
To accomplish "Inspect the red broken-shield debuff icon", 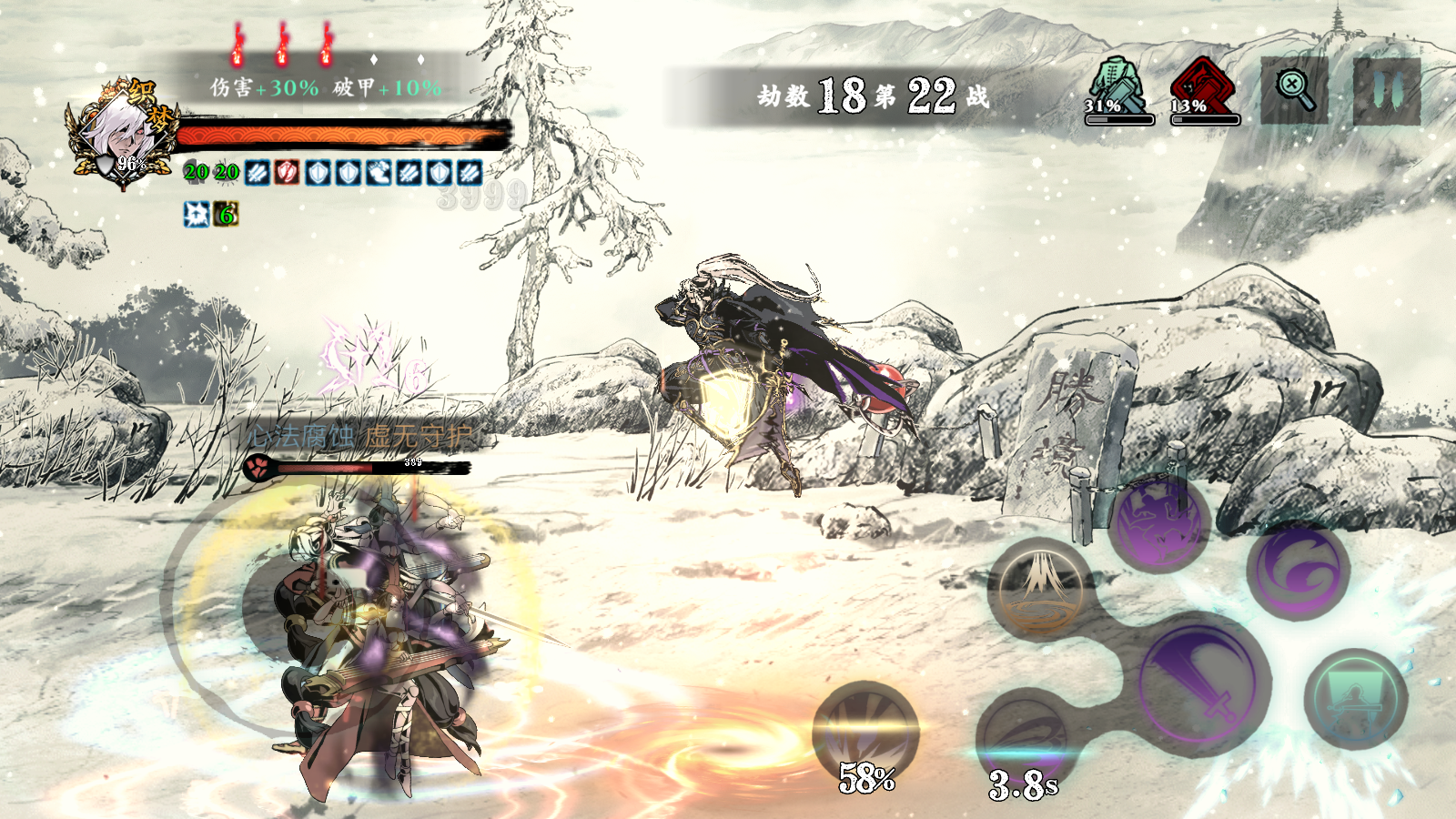I will pyautogui.click(x=287, y=172).
